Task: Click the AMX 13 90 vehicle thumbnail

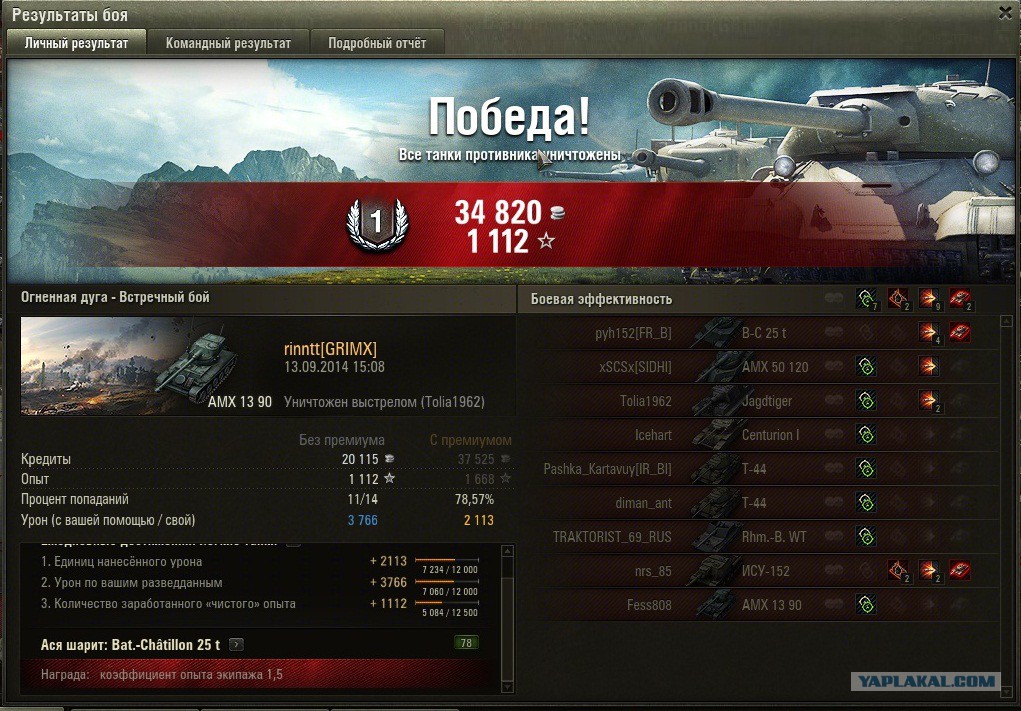Action: [148, 366]
